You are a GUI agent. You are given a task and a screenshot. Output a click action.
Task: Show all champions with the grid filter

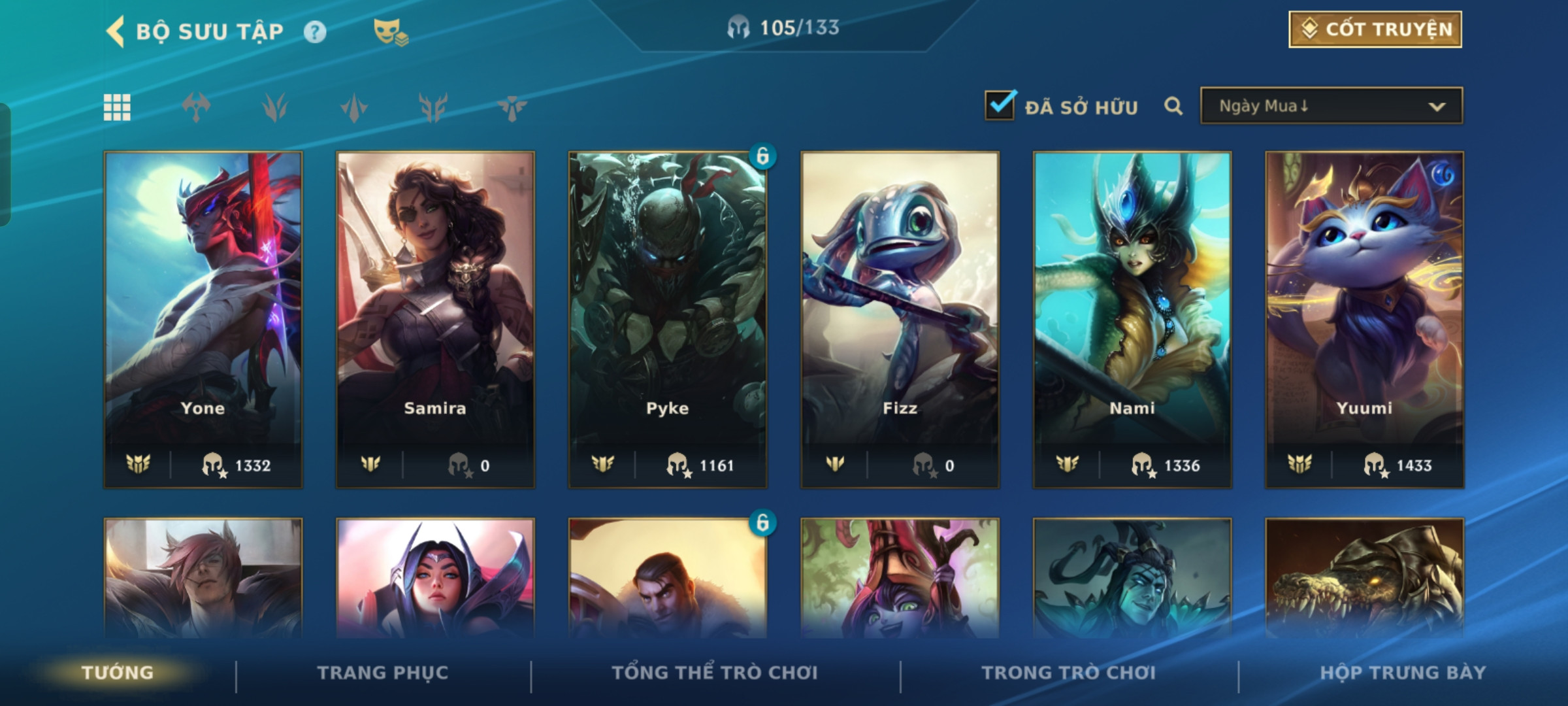118,107
